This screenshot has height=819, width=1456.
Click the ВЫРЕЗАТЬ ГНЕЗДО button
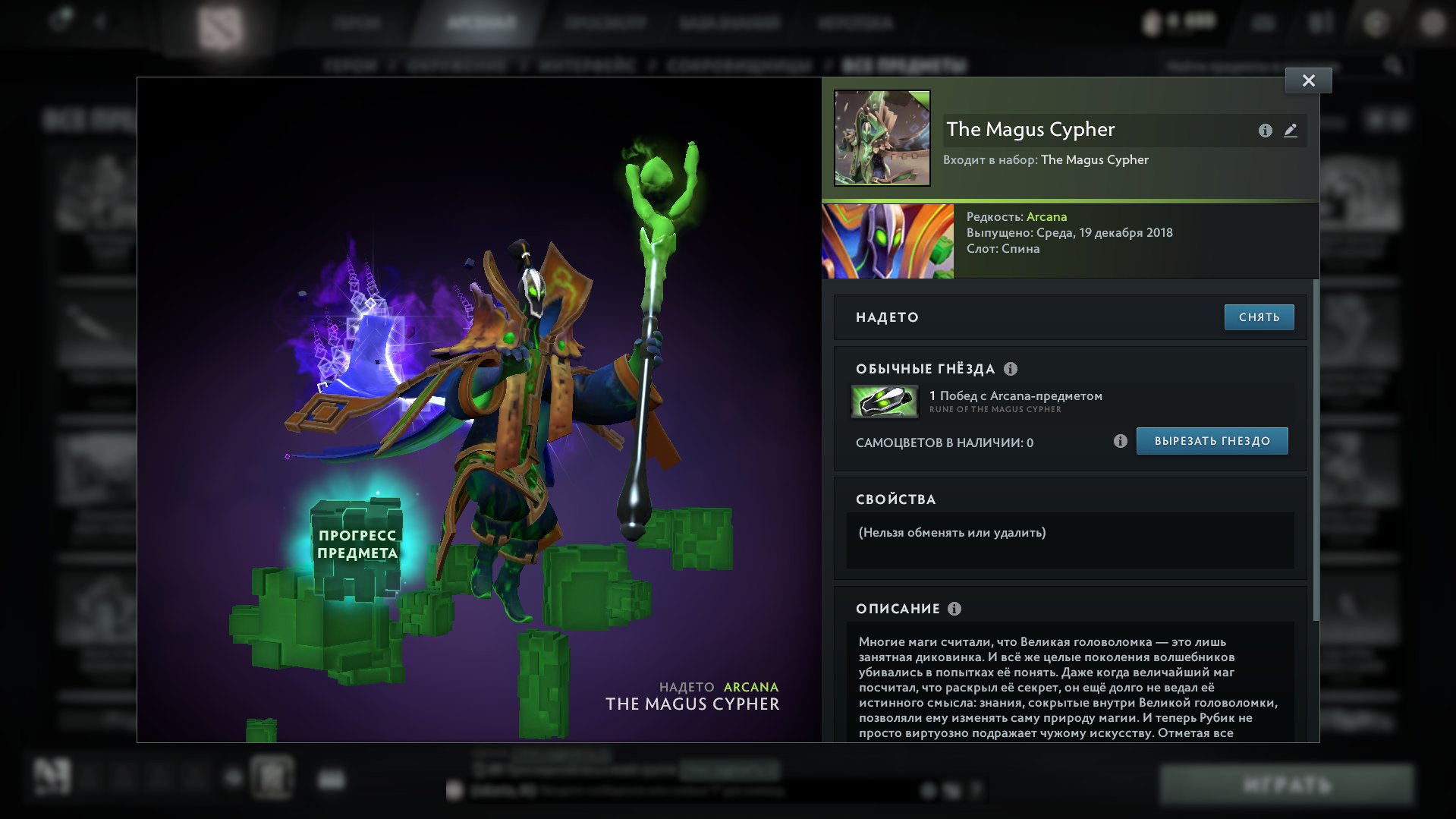1211,440
